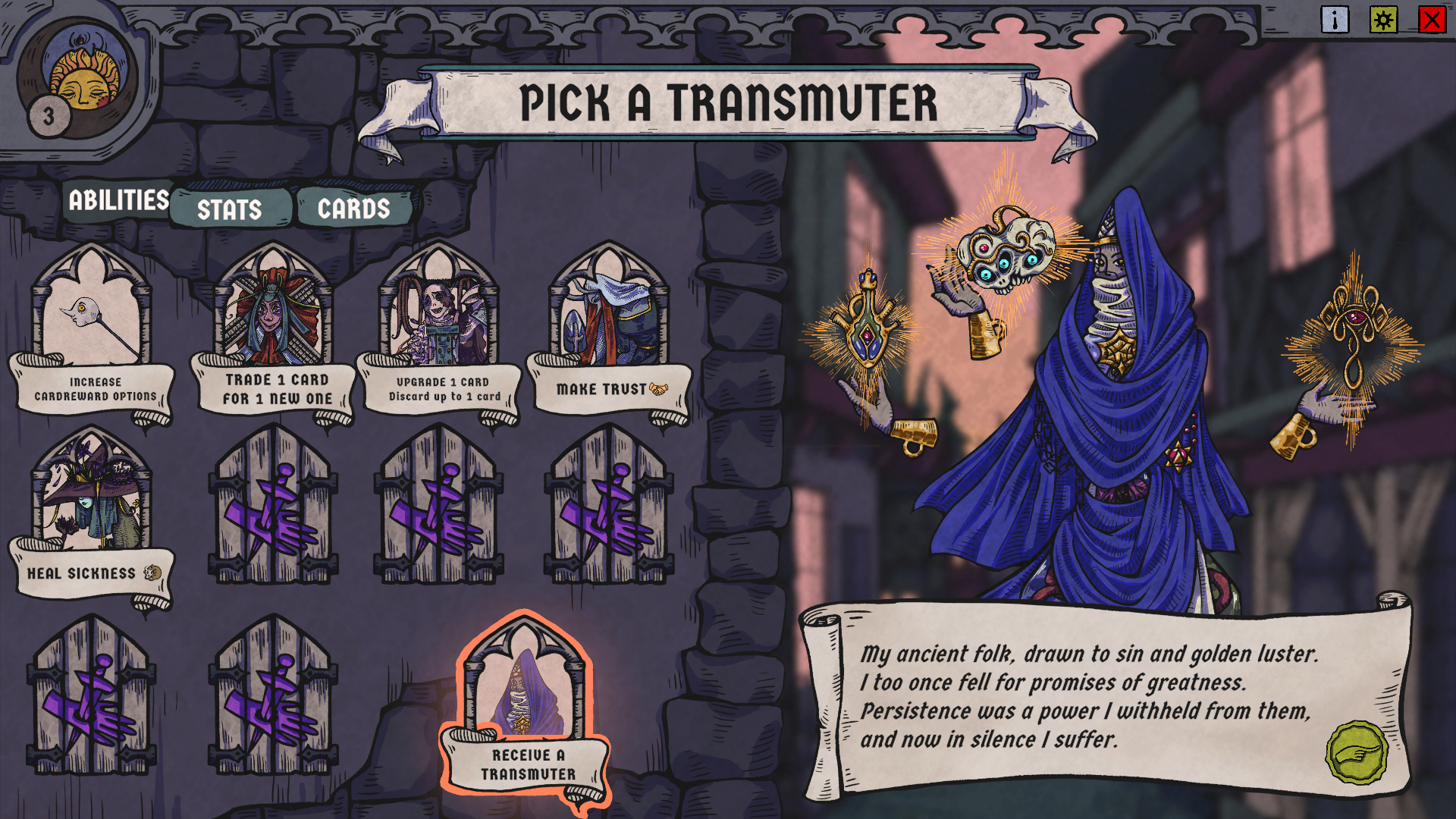This screenshot has width=1456, height=819.
Task: Choose the golden vial transmuter with red gem
Action: coord(867,326)
